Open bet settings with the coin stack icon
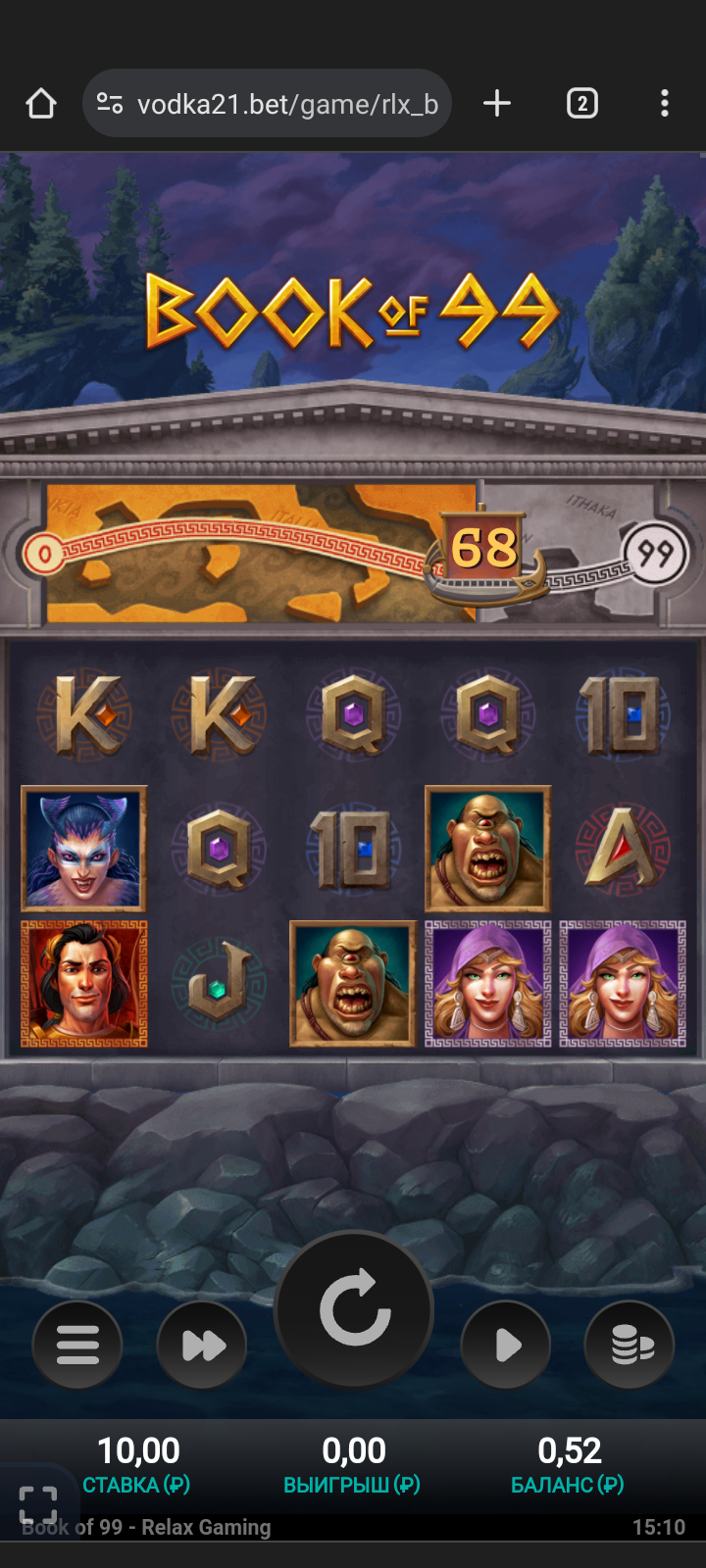The width and height of the screenshot is (706, 1568). point(630,1345)
